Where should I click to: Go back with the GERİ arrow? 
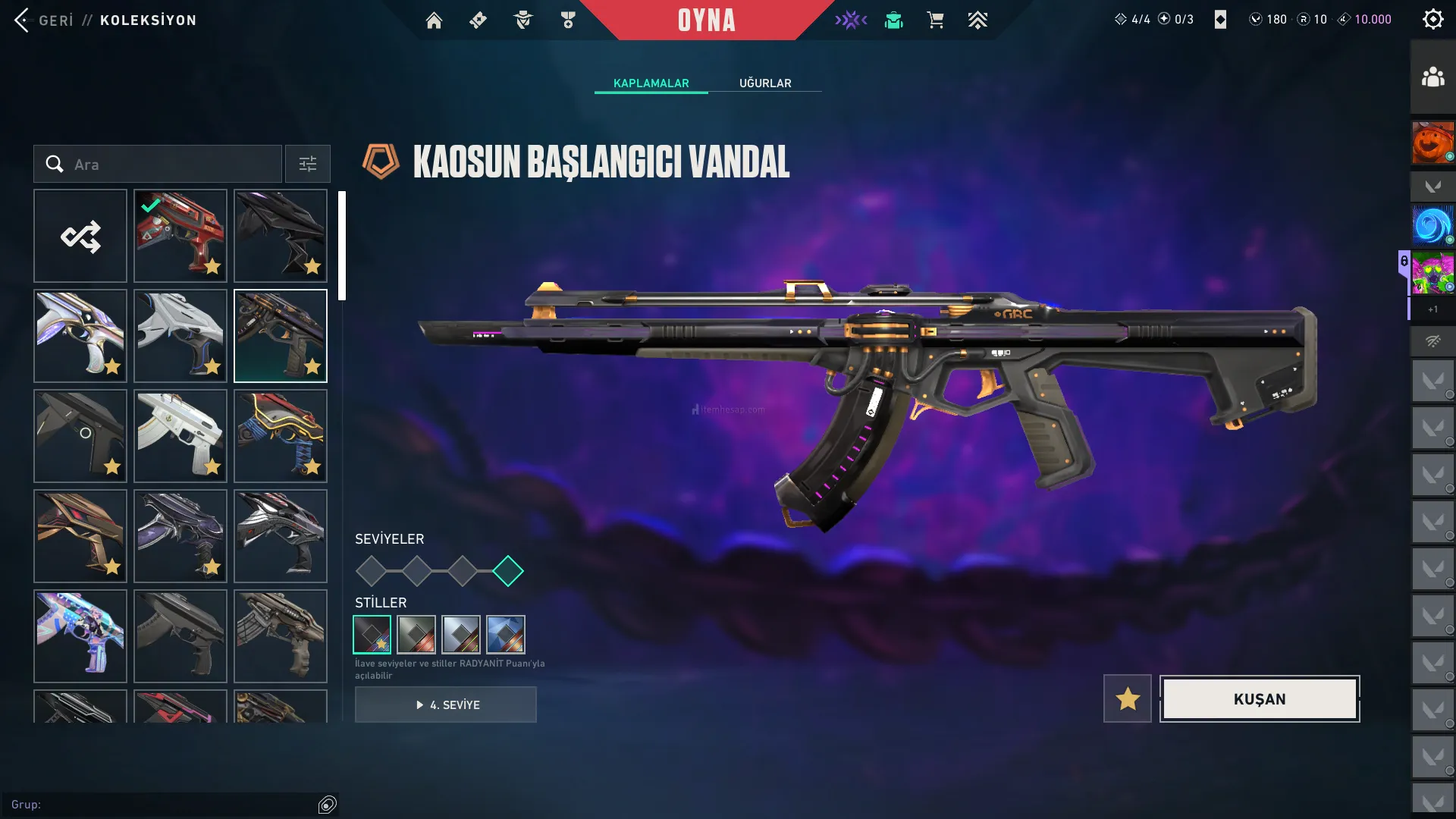[23, 20]
